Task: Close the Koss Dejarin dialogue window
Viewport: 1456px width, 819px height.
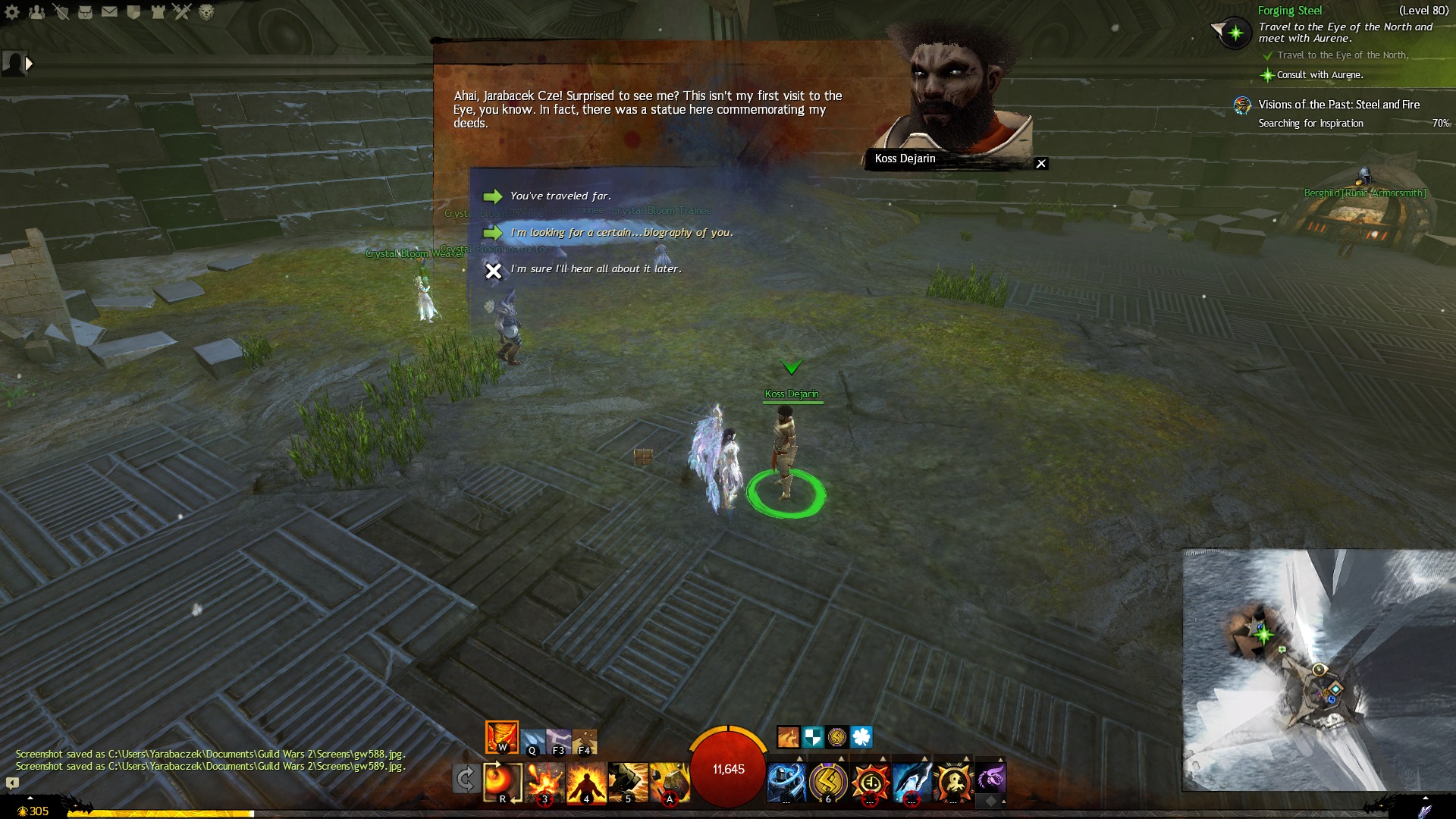Action: [x=1041, y=164]
